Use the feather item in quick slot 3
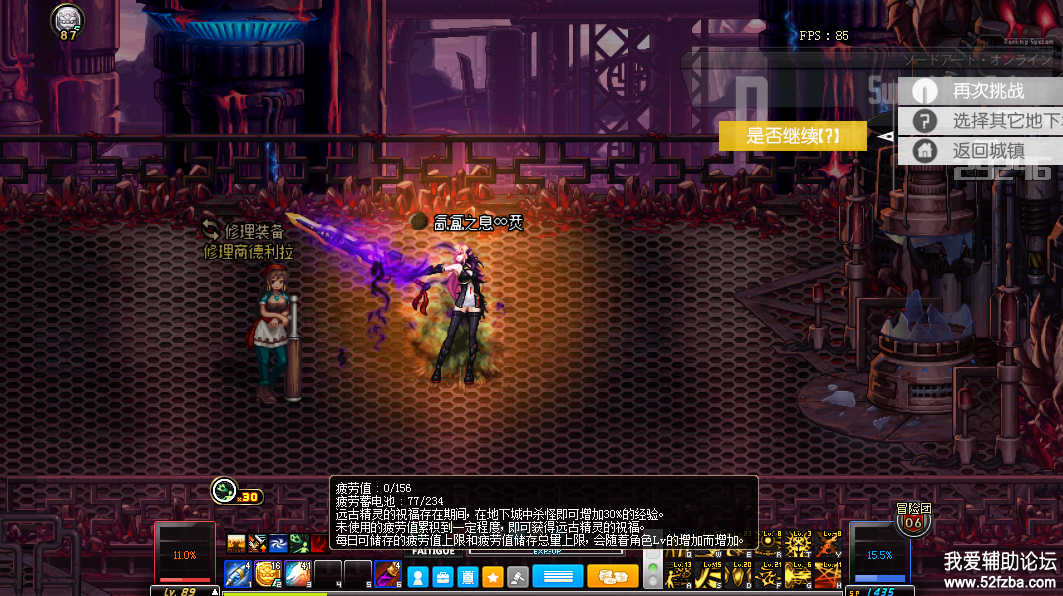Screen dimensions: 1063x596 coord(298,574)
